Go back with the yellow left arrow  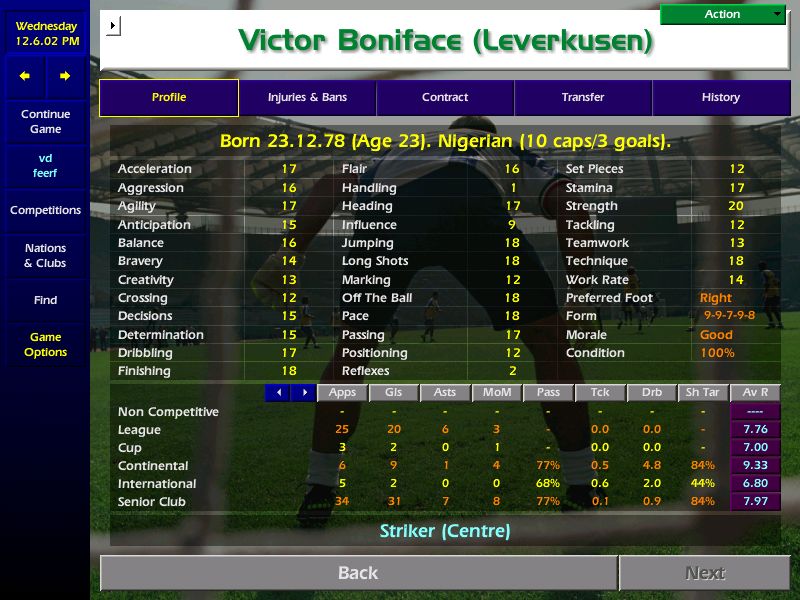click(x=25, y=76)
